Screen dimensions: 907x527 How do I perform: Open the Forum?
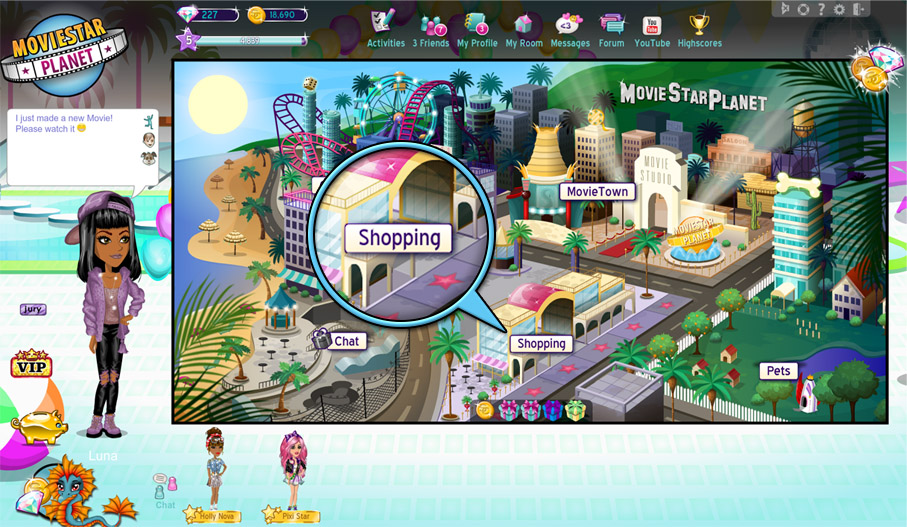point(611,28)
